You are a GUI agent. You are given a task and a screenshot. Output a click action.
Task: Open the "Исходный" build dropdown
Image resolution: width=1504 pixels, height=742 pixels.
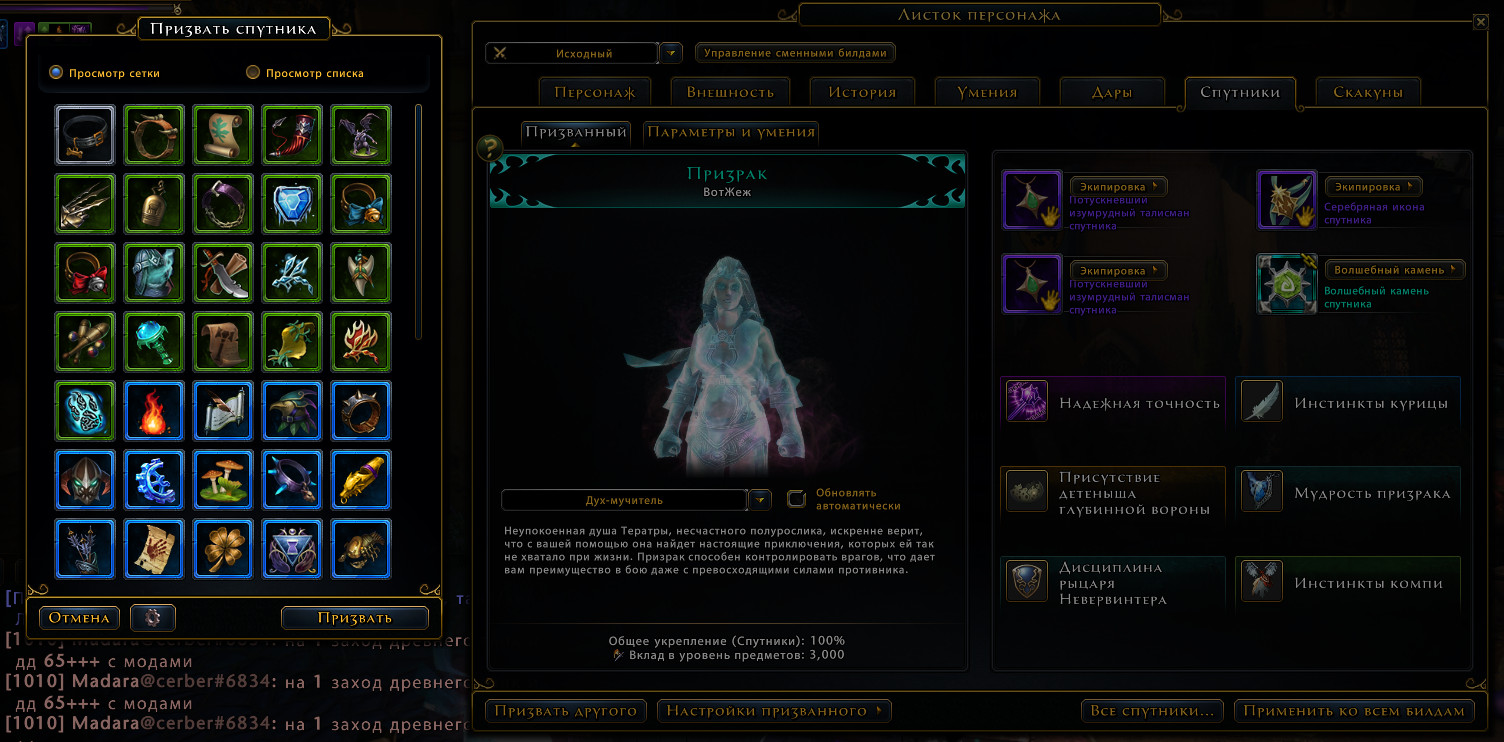point(670,52)
